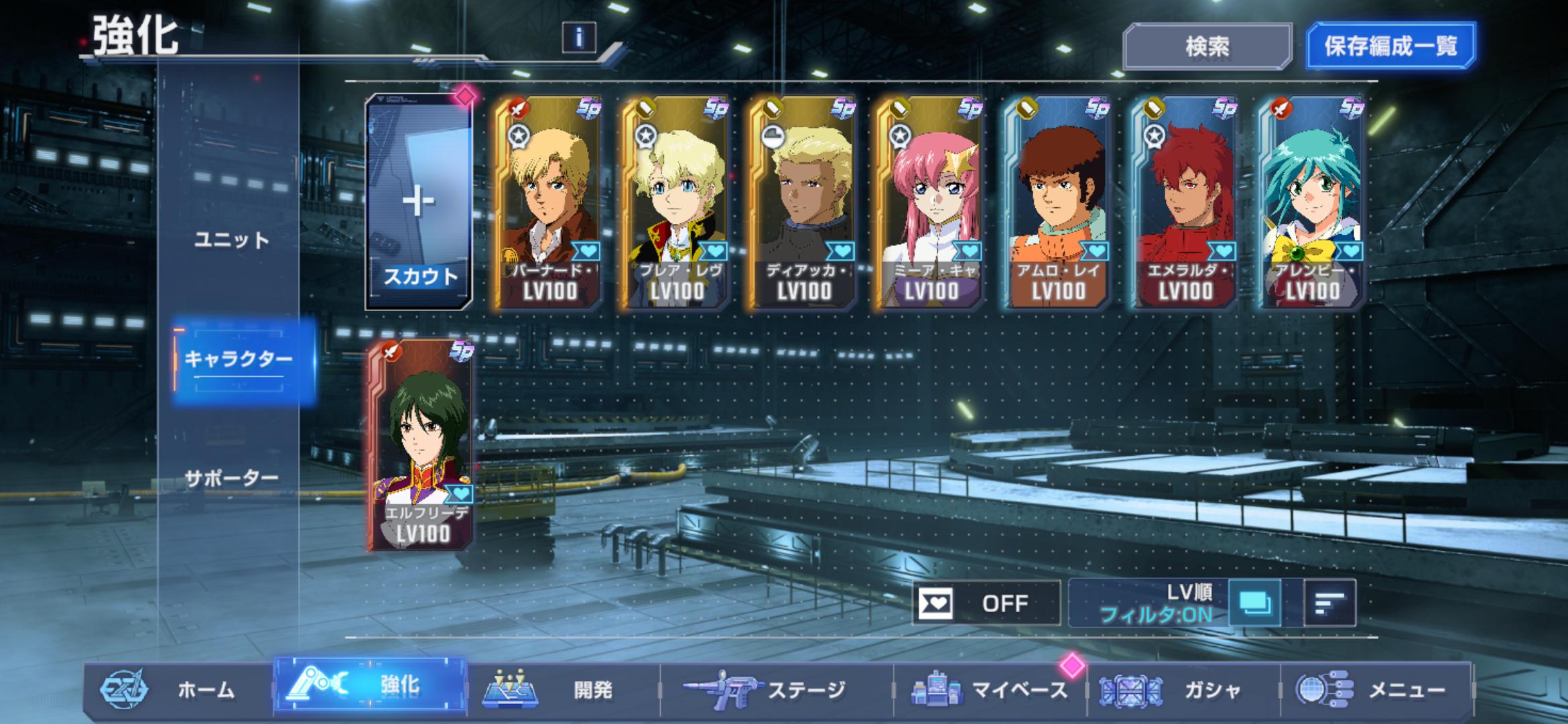Go to ホーム in the bottom menu
This screenshot has width=1568, height=724.
178,689
